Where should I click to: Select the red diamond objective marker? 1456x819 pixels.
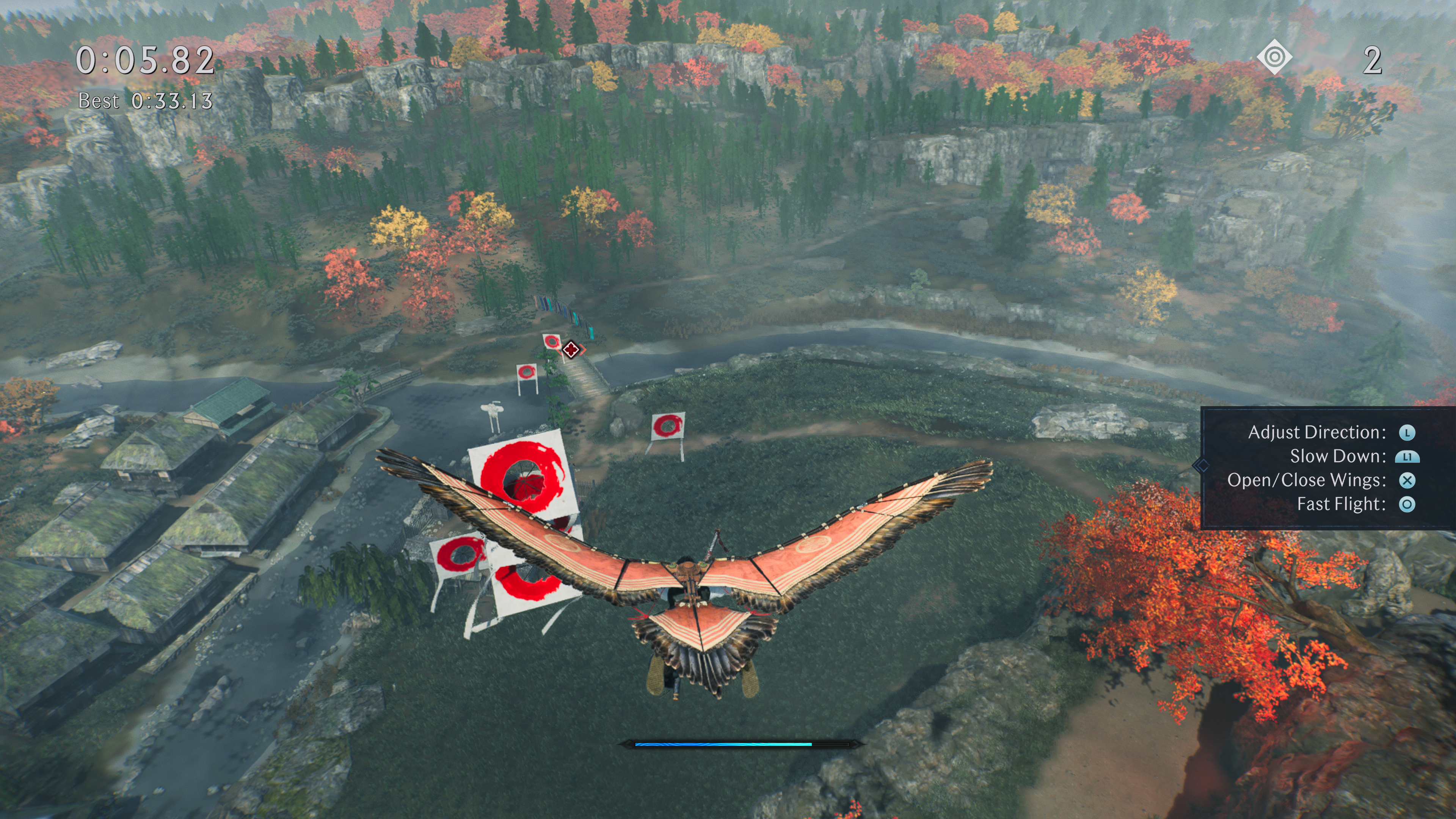pyautogui.click(x=571, y=350)
